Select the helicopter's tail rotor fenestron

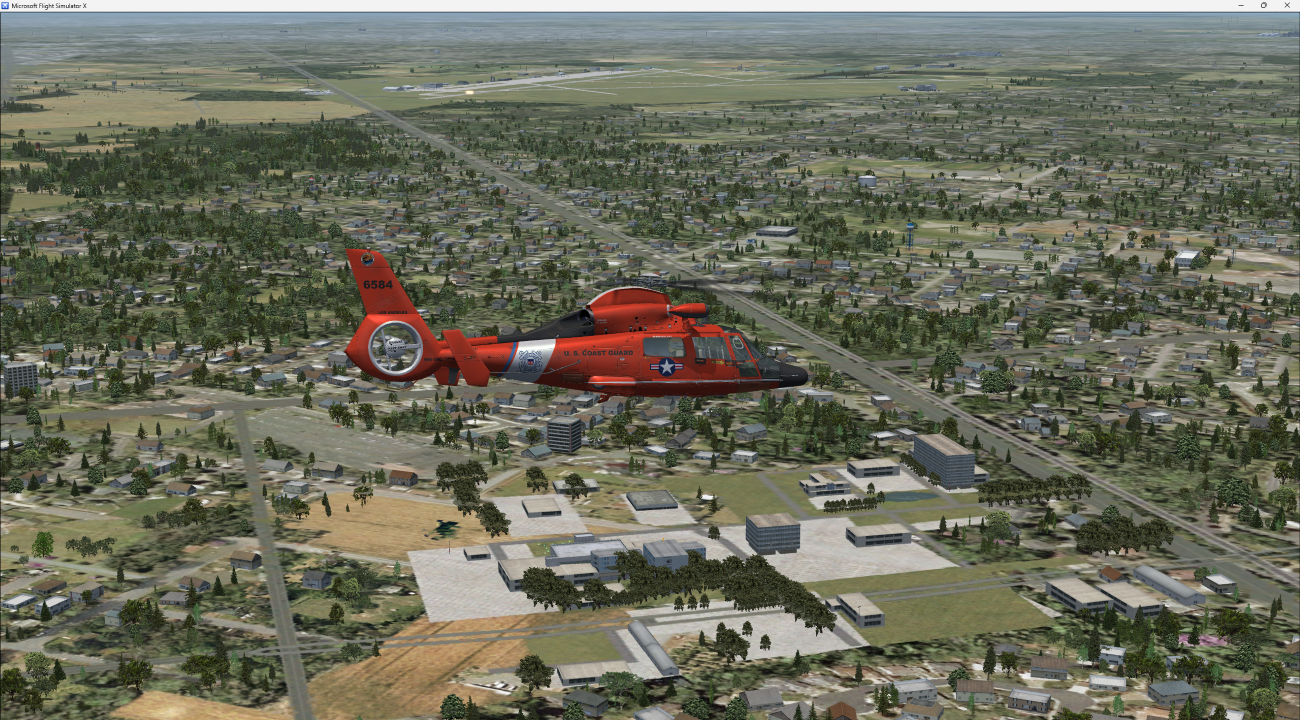coord(395,348)
